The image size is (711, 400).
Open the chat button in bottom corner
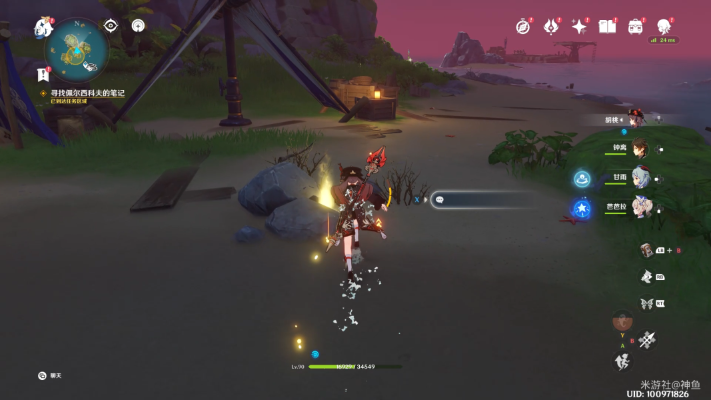[x=42, y=375]
